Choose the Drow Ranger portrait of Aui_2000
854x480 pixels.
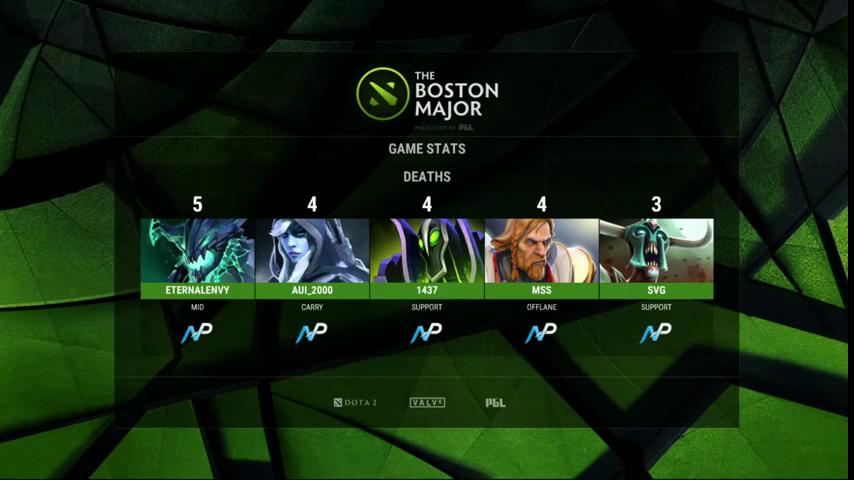[312, 251]
